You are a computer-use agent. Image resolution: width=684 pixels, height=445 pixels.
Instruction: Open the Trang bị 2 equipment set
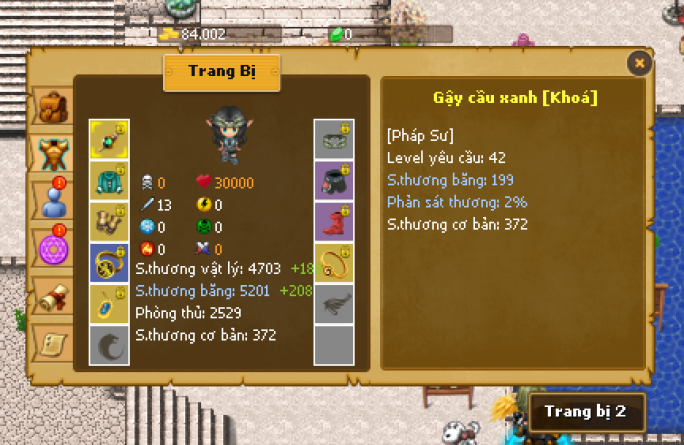[586, 411]
